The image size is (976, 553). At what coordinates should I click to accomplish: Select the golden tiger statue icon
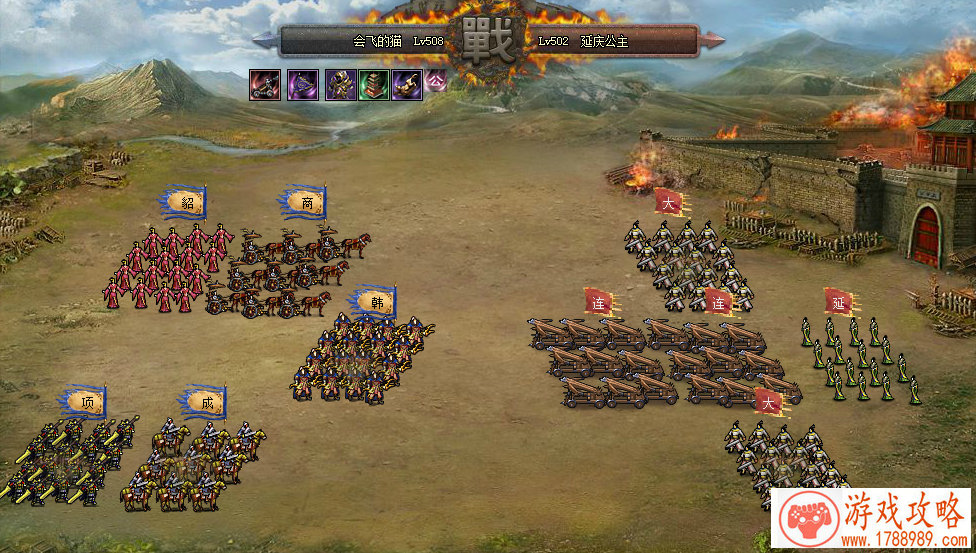tap(407, 85)
